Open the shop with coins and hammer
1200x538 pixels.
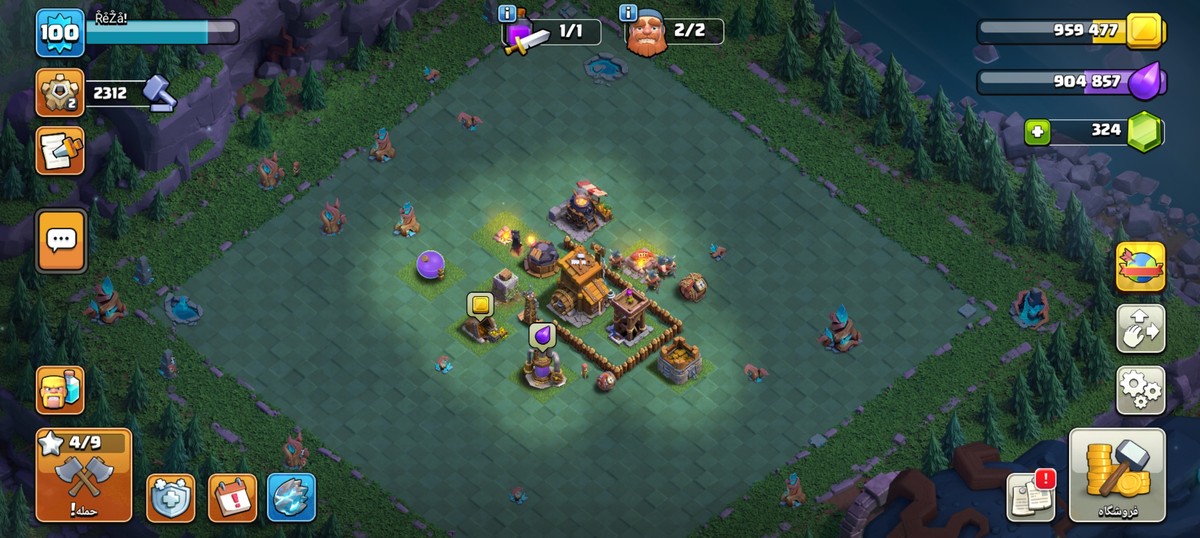coord(1117,475)
